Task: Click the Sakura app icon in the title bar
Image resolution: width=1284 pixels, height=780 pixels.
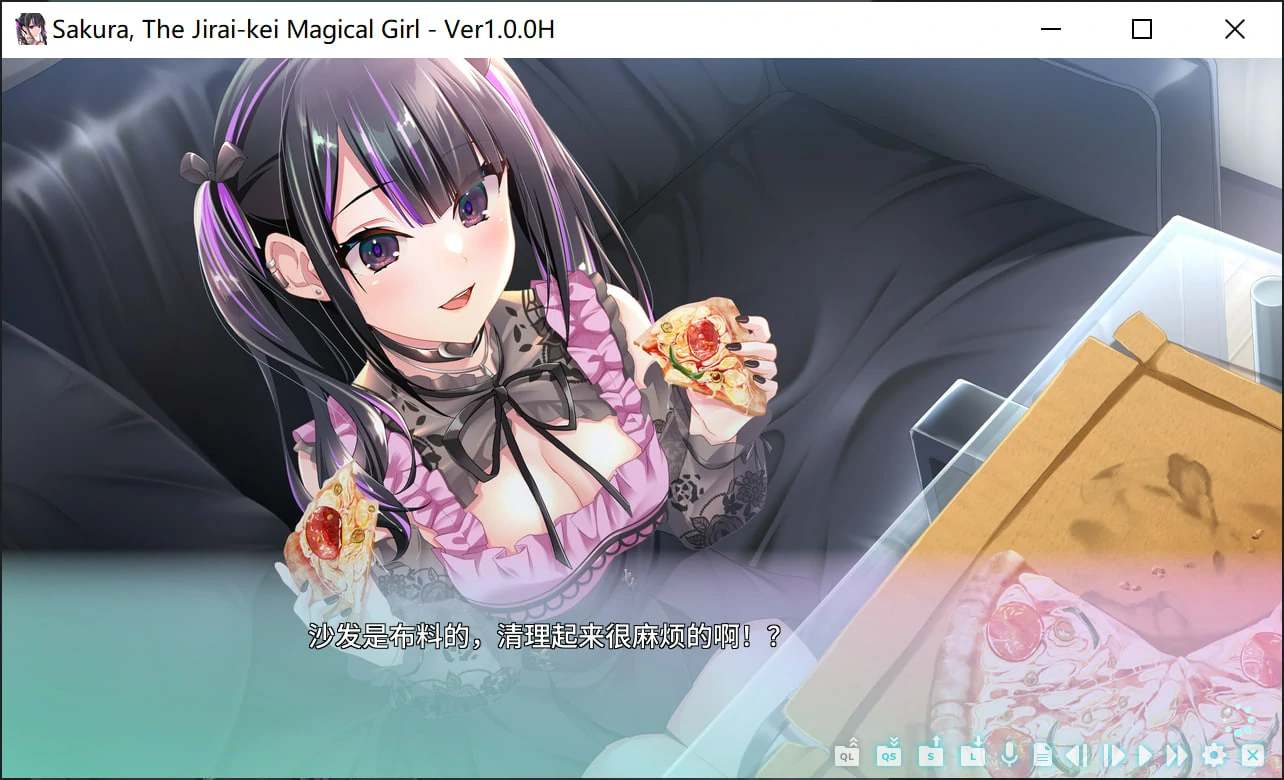Action: 29,29
